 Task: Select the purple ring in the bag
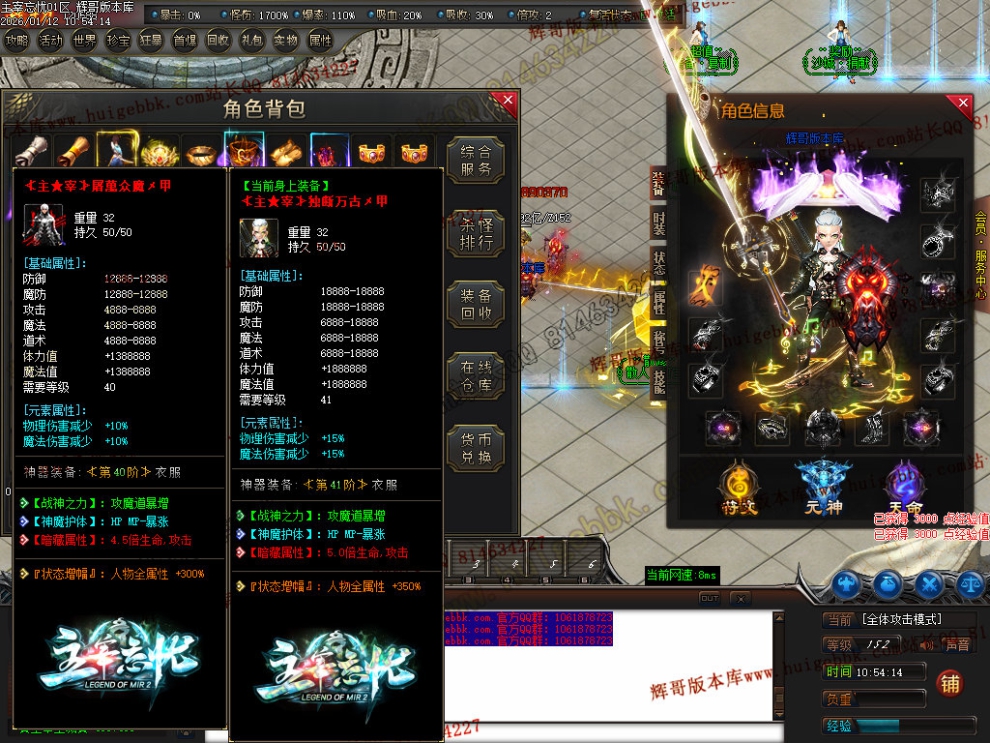coord(327,151)
